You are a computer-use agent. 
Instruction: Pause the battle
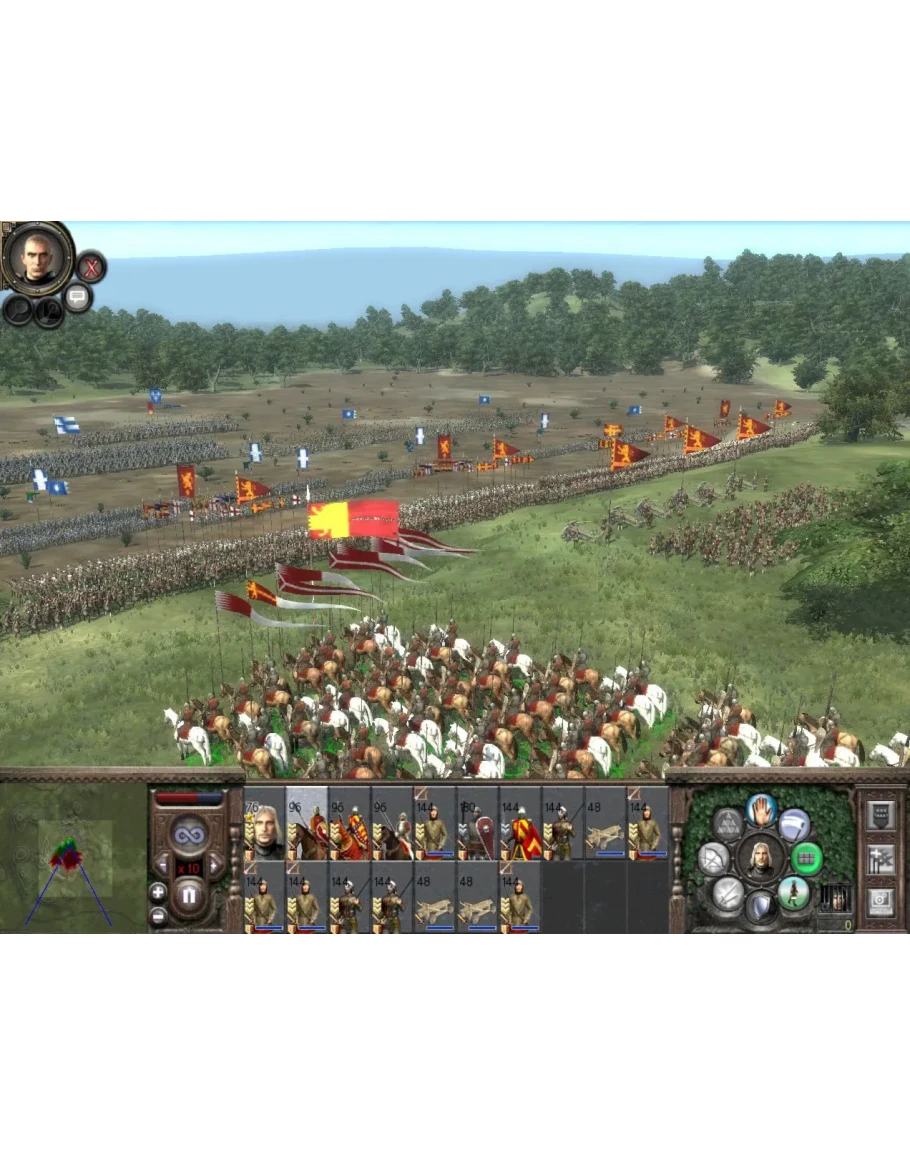click(187, 896)
